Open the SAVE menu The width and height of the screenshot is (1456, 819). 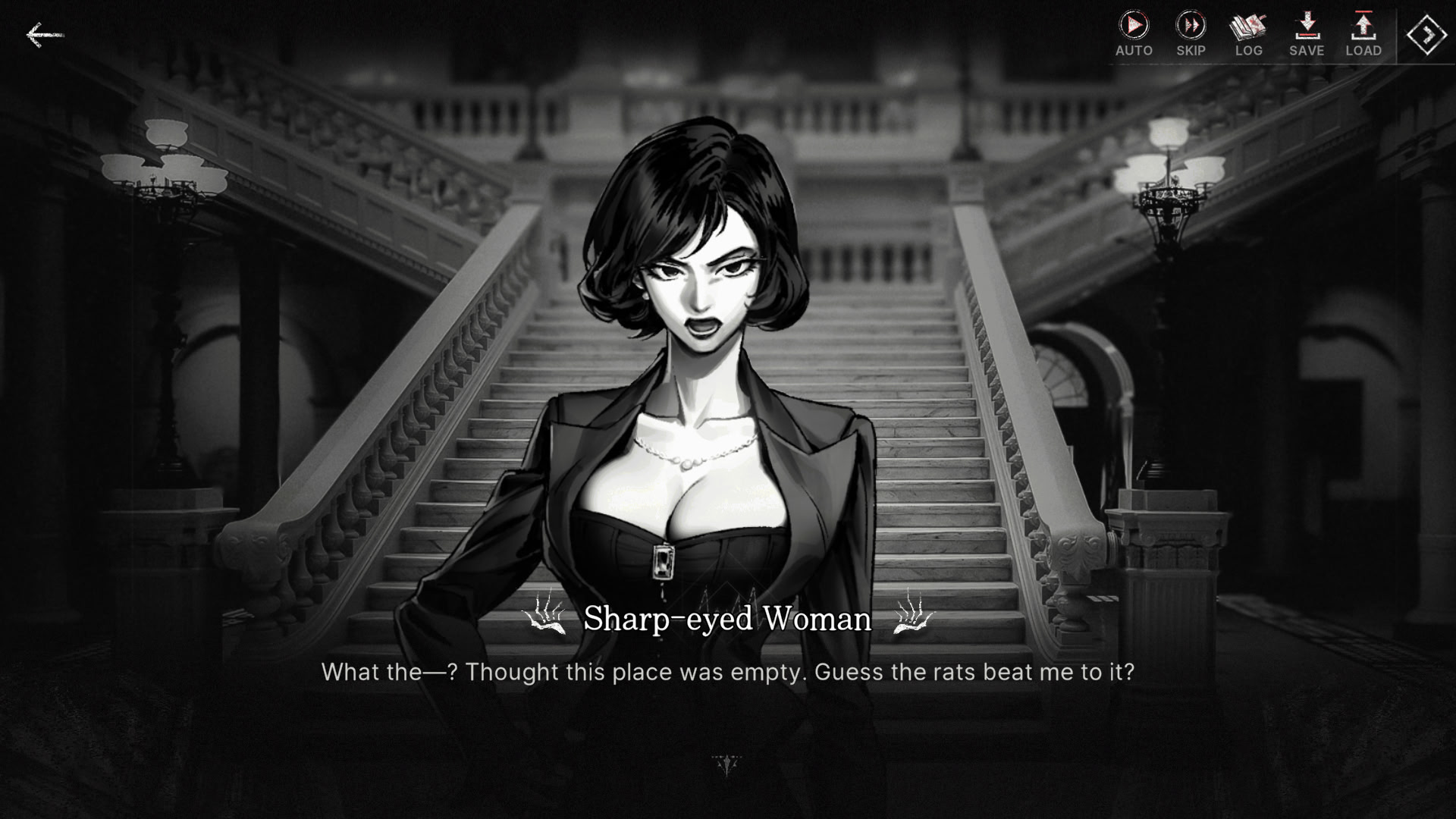point(1306,33)
